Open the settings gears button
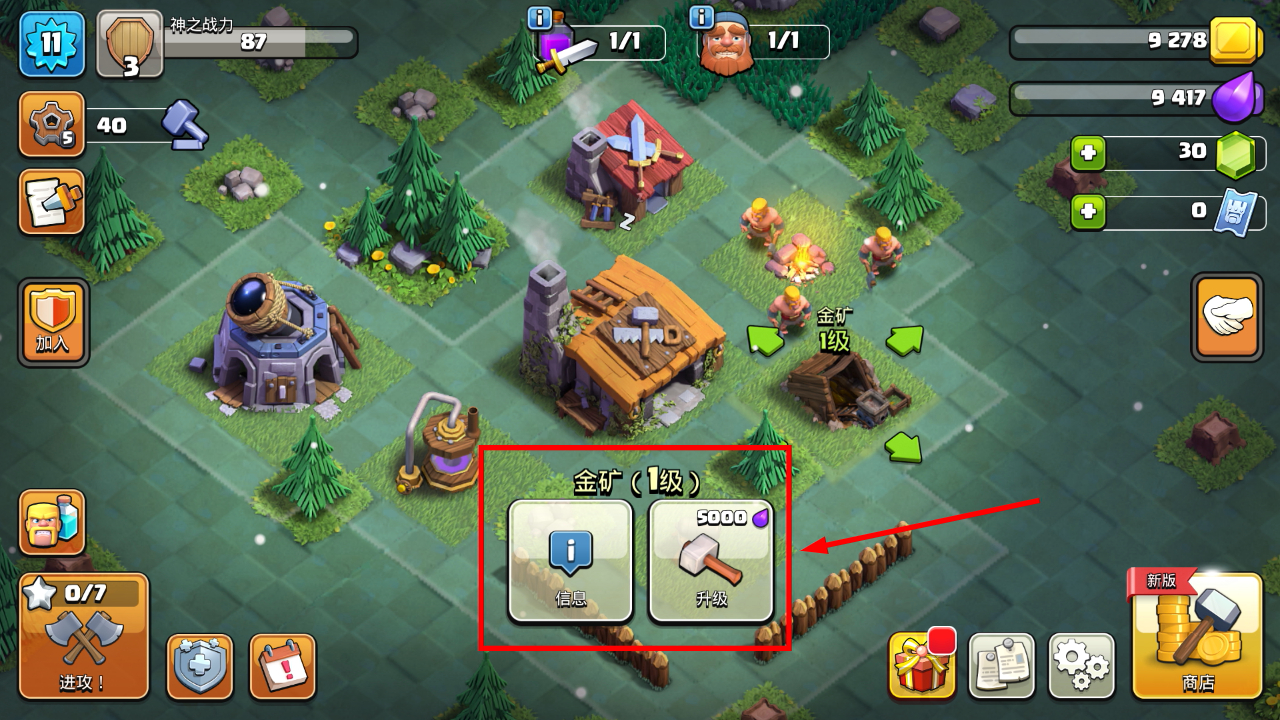1280x720 pixels. 1081,665
